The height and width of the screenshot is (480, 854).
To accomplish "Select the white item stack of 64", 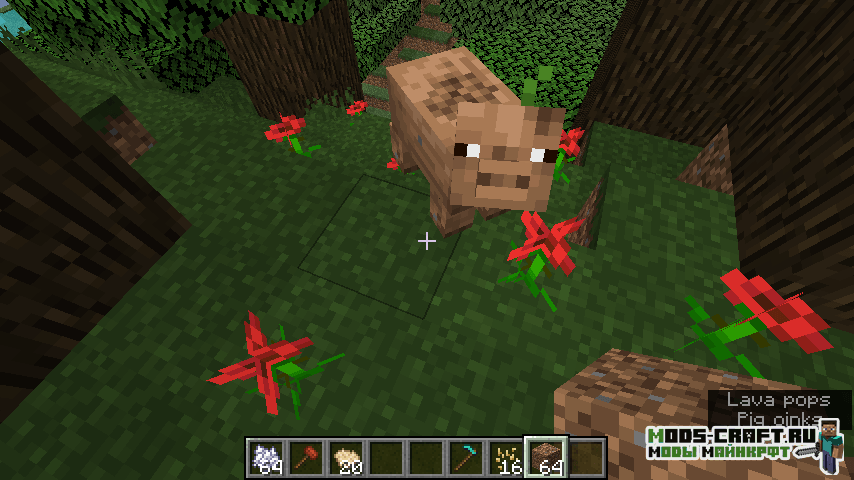I will [x=267, y=456].
